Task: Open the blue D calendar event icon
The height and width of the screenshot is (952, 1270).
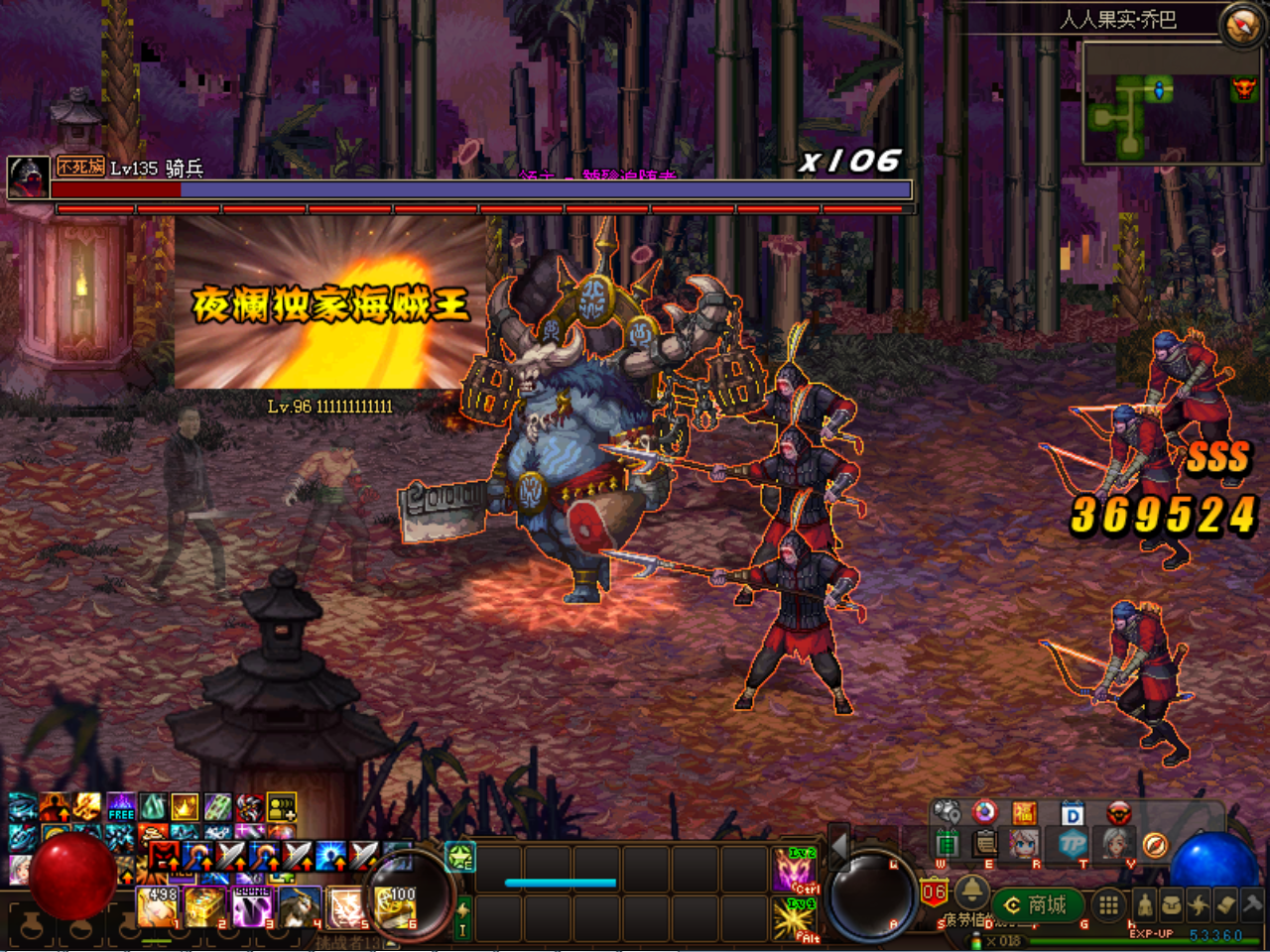Action: click(1074, 811)
